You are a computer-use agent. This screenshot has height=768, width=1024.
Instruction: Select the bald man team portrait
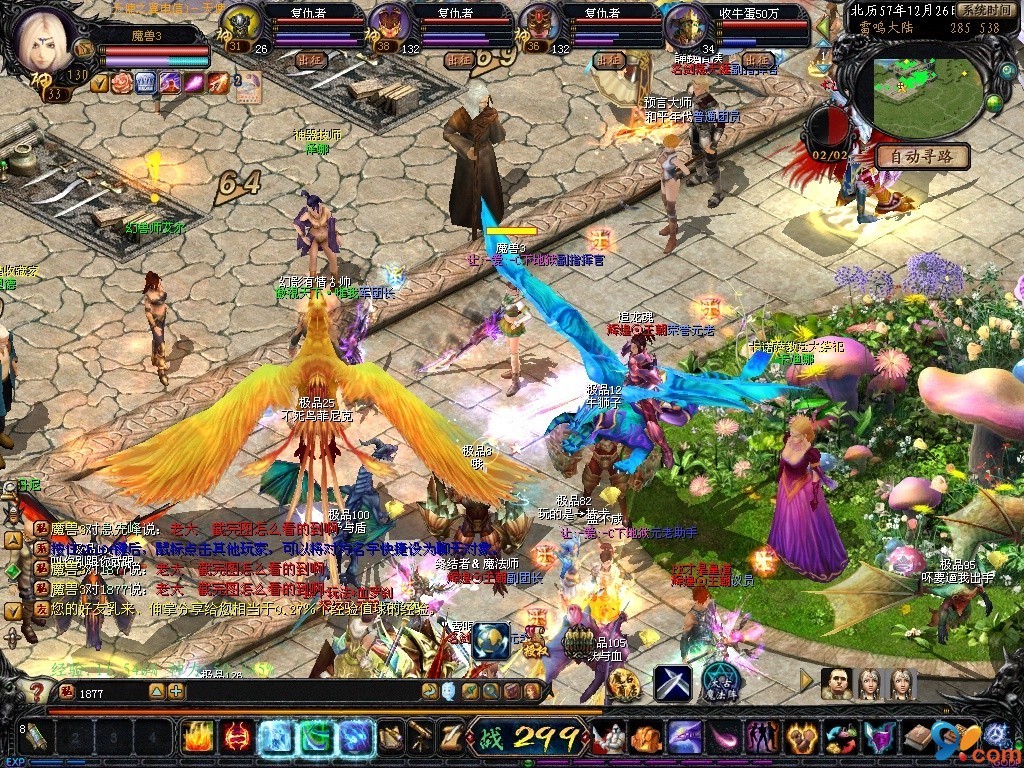click(x=836, y=683)
